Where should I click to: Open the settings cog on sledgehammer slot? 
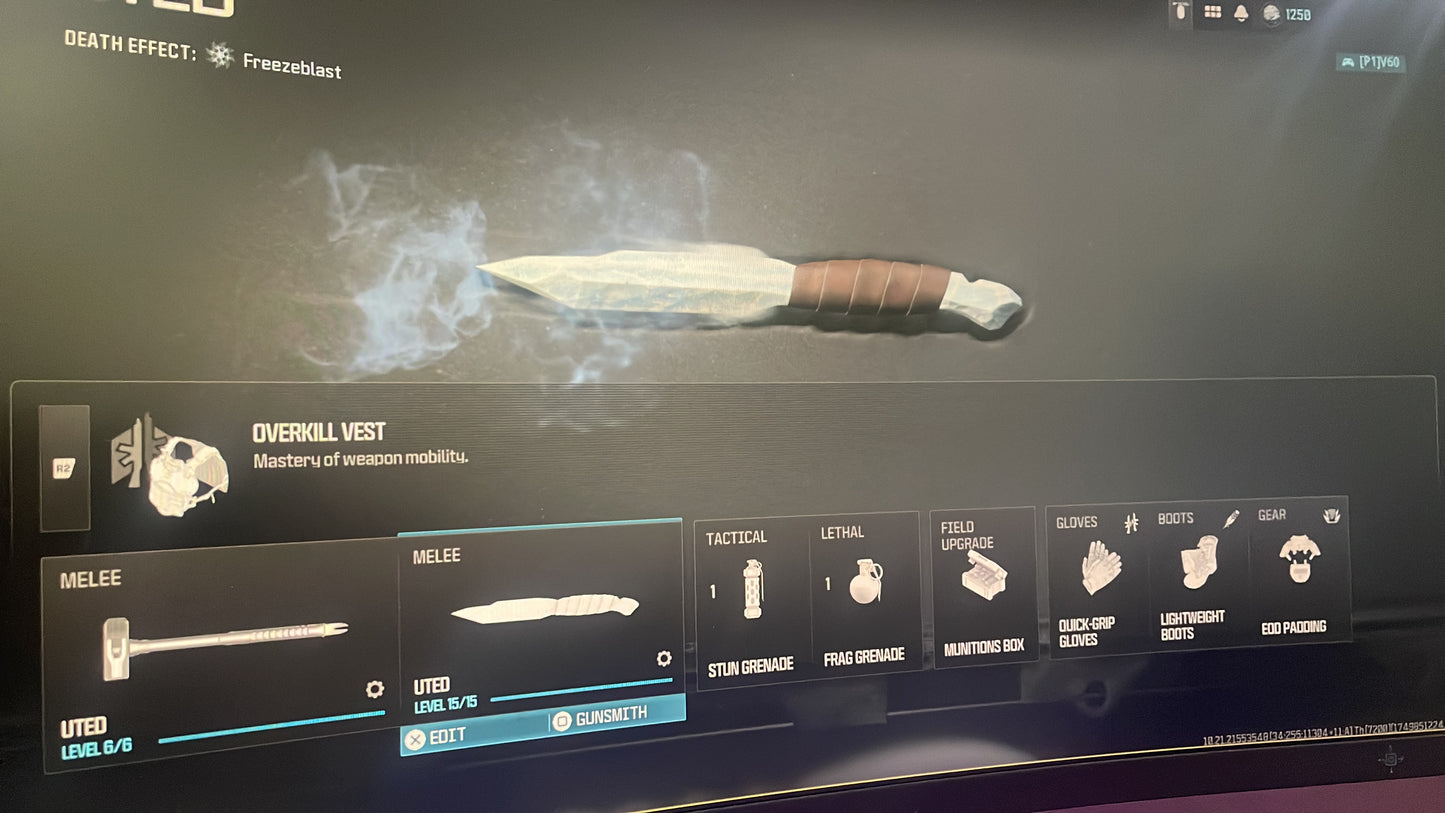tap(375, 689)
